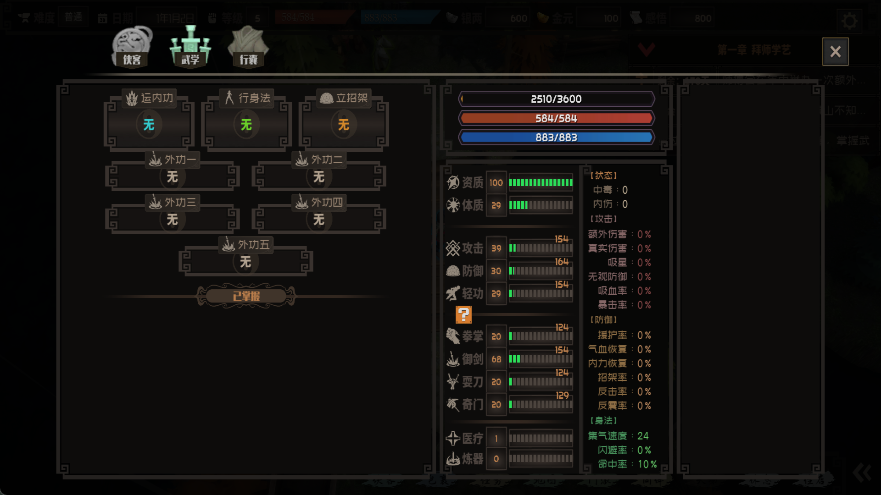Show the 已掌握 mastered skills list
881x495 pixels.
click(x=245, y=296)
